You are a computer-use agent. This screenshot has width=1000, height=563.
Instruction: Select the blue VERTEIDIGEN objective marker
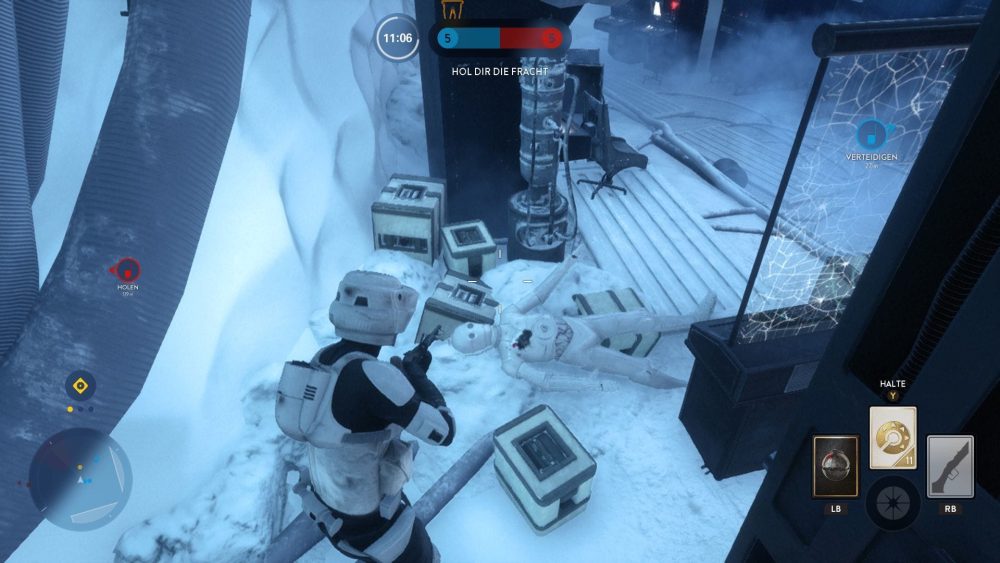(x=871, y=133)
